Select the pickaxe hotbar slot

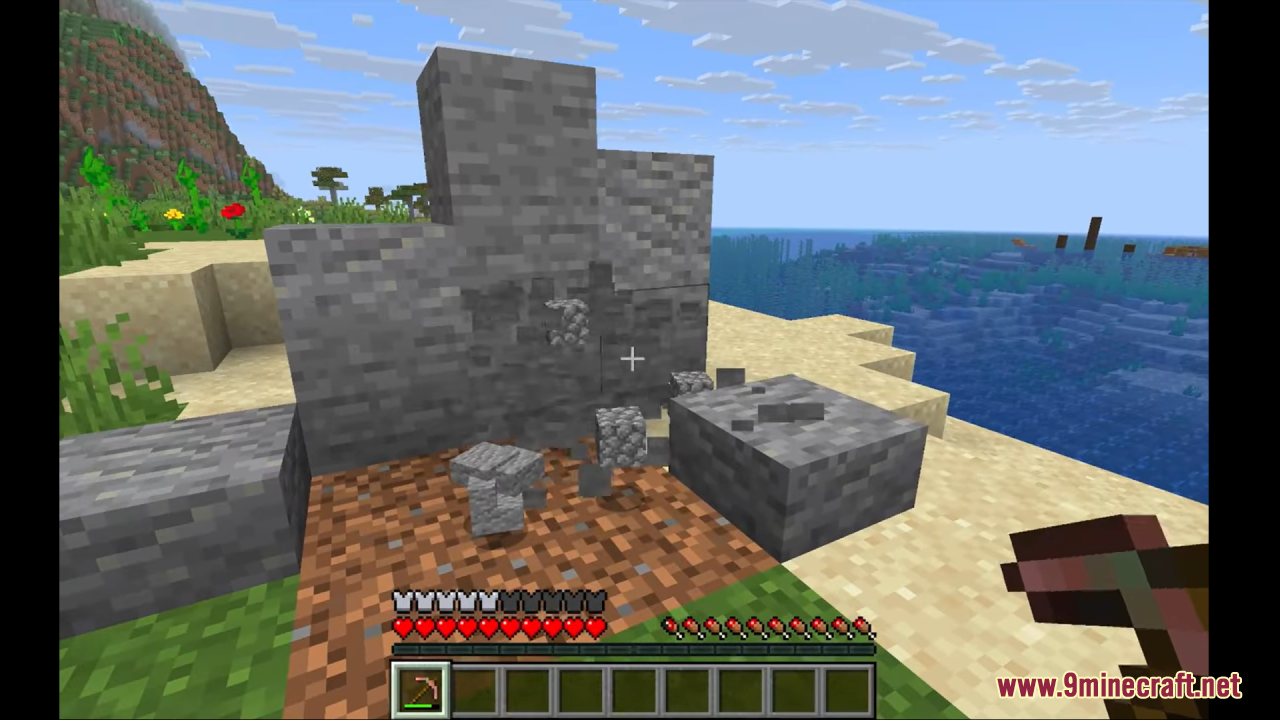click(x=420, y=689)
